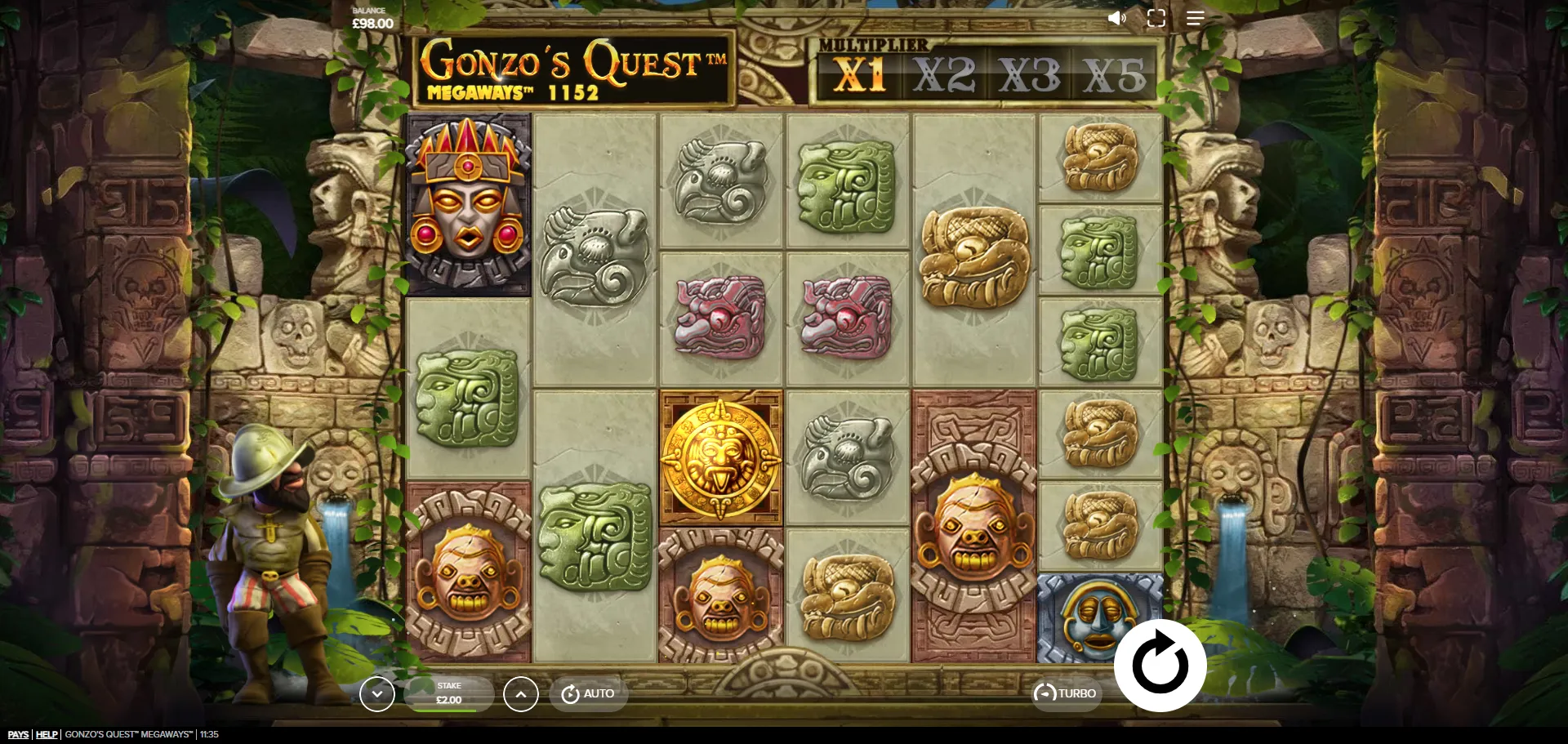Open the hamburger menu
This screenshot has height=744, width=1568.
(x=1195, y=18)
